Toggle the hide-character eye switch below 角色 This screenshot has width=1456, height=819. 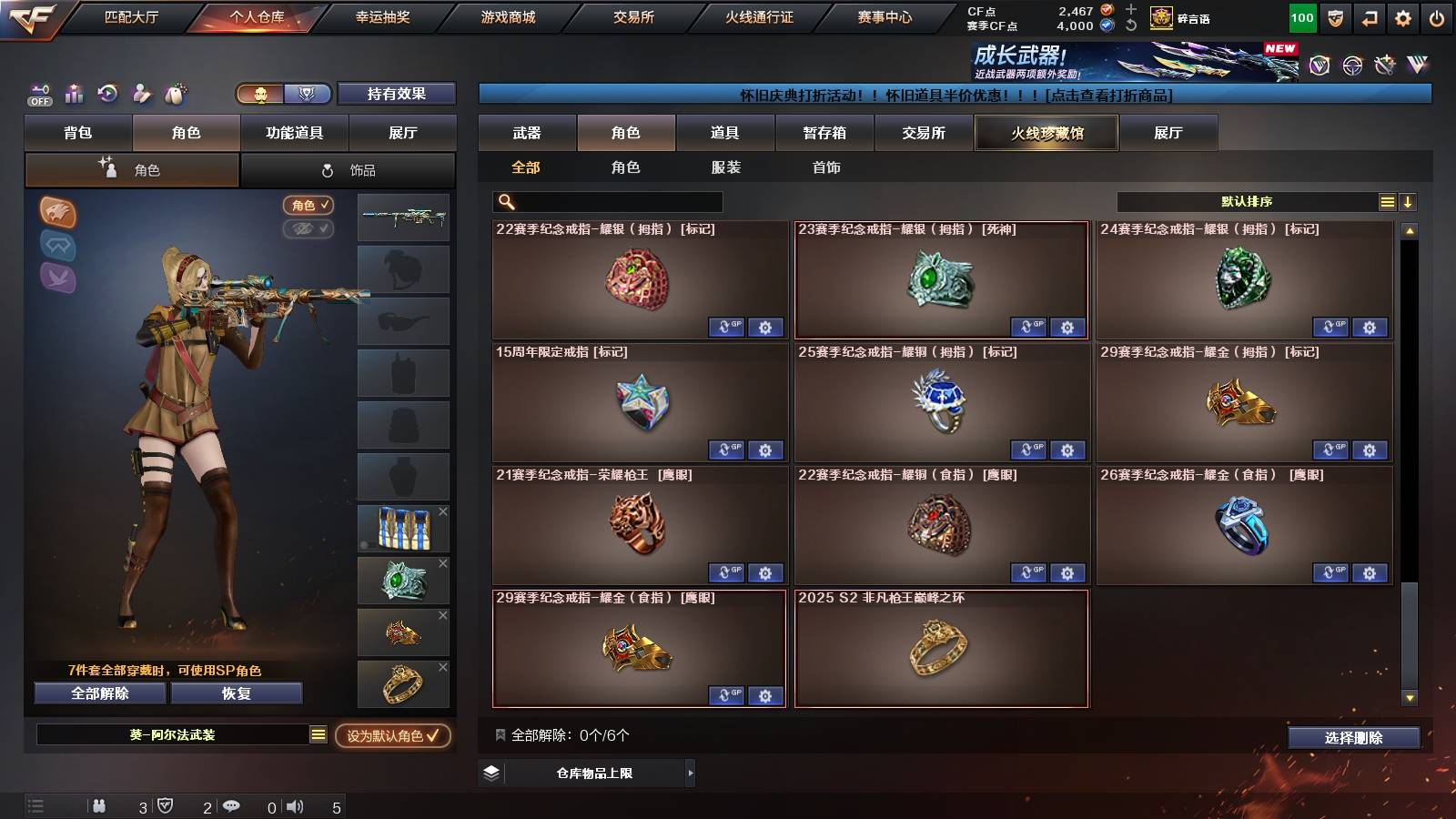coord(308,229)
